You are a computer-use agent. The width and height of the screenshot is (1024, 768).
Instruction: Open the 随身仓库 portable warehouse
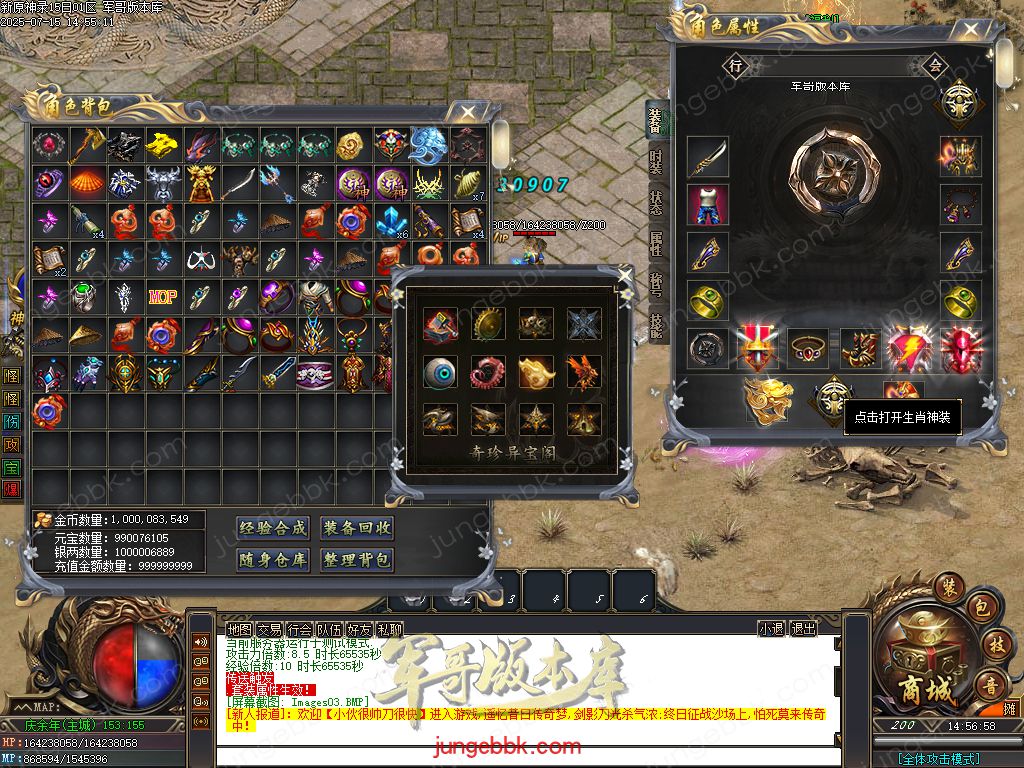(273, 560)
